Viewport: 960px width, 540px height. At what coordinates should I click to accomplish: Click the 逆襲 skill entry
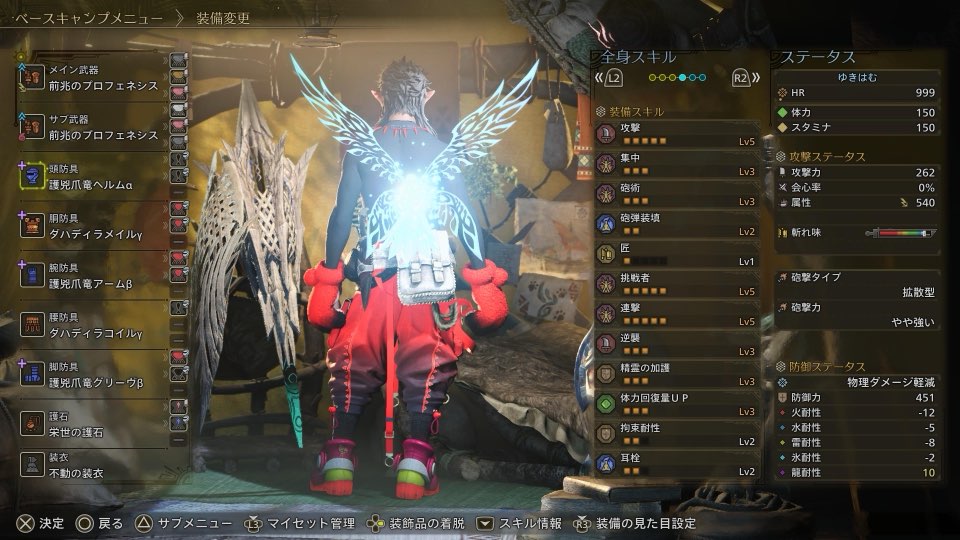pyautogui.click(x=678, y=344)
